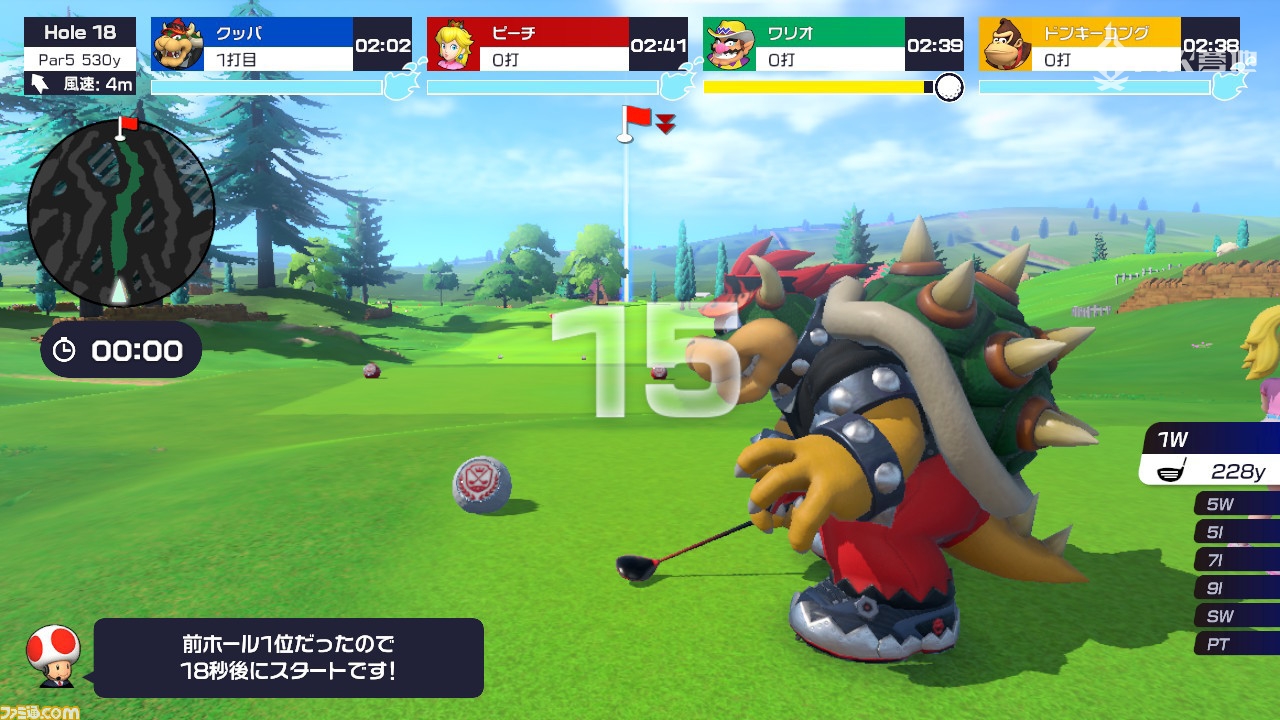Switch to the 5I iron

[x=1236, y=532]
